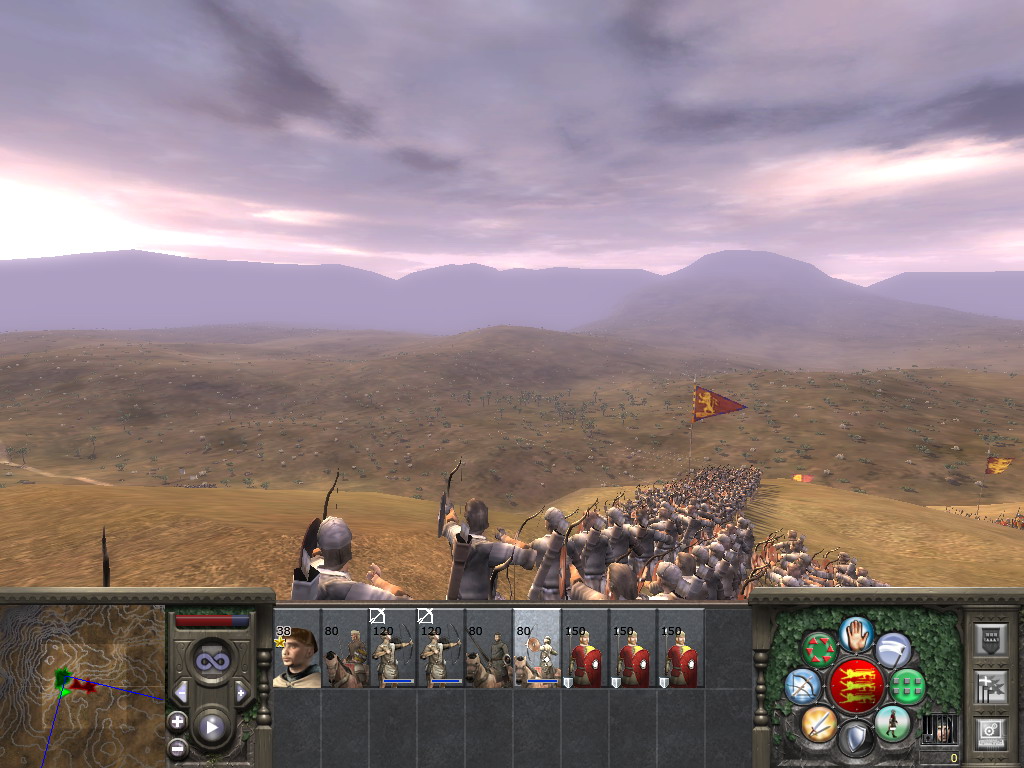
Task: Click the red three lions faction emblem
Action: click(856, 686)
